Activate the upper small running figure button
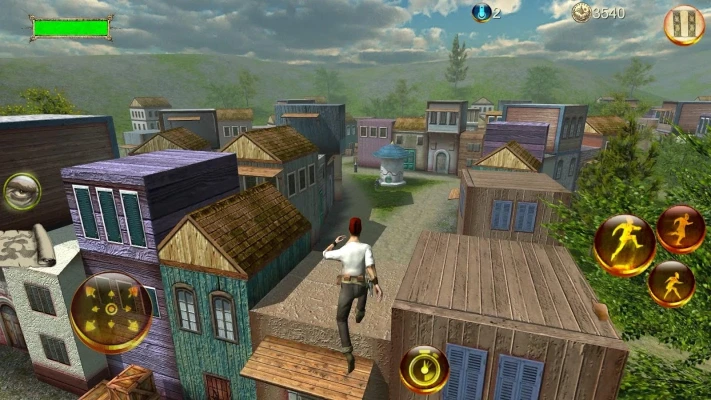This screenshot has width=711, height=400. (x=681, y=229)
